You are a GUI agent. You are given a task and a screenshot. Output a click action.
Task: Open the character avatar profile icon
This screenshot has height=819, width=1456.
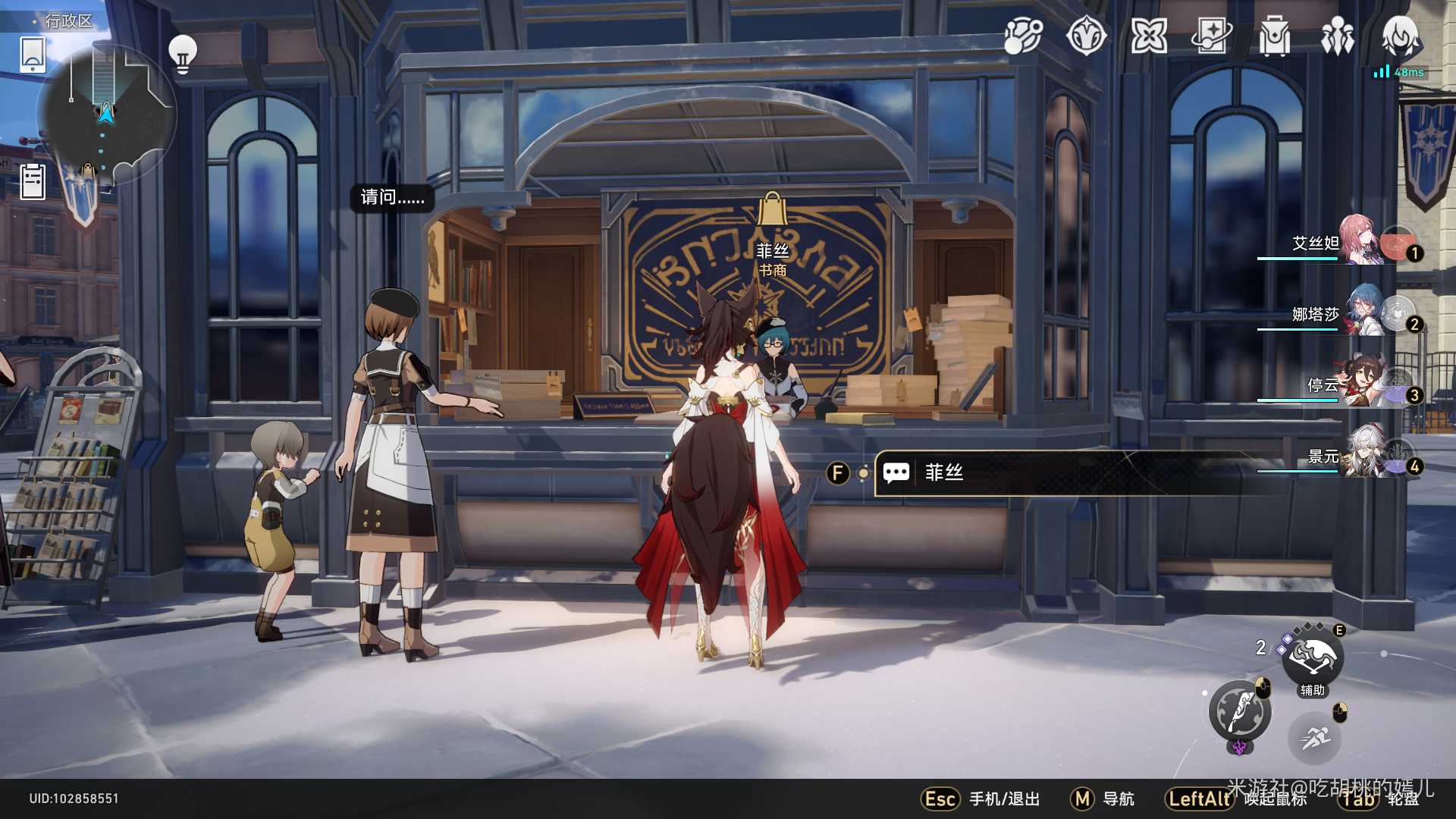pos(1400,36)
